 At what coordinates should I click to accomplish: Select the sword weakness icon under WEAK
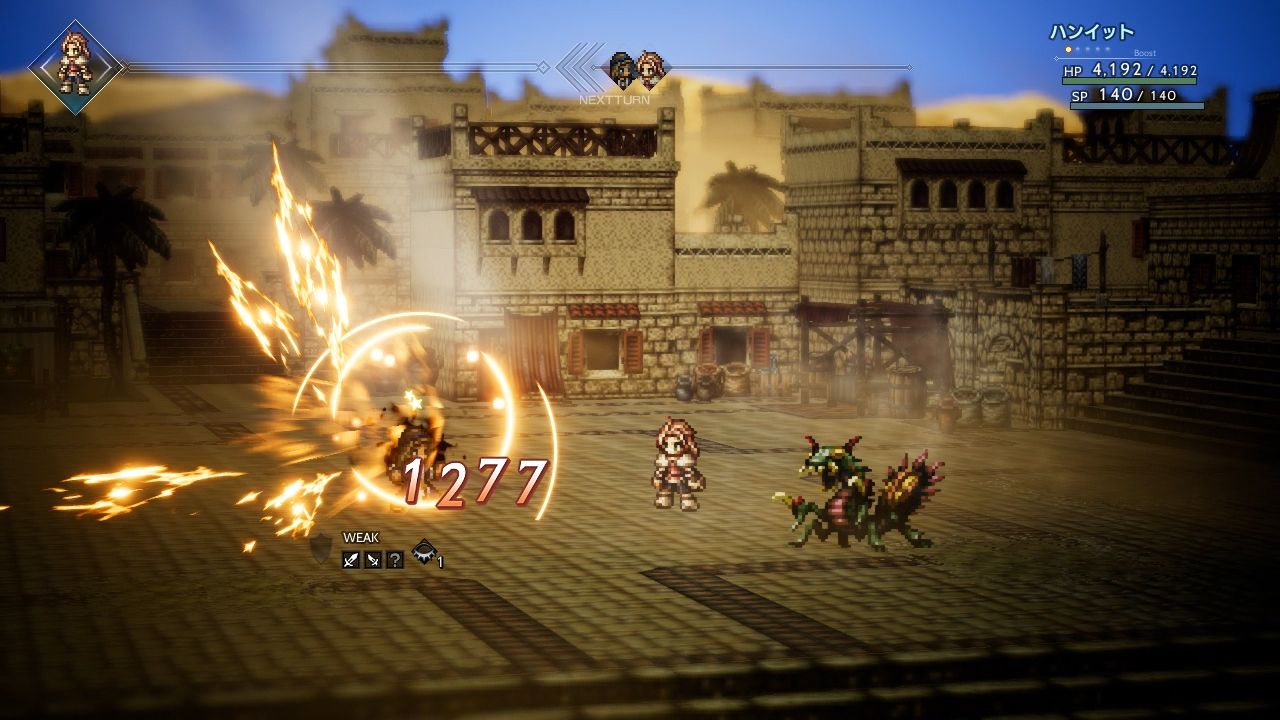(x=350, y=560)
